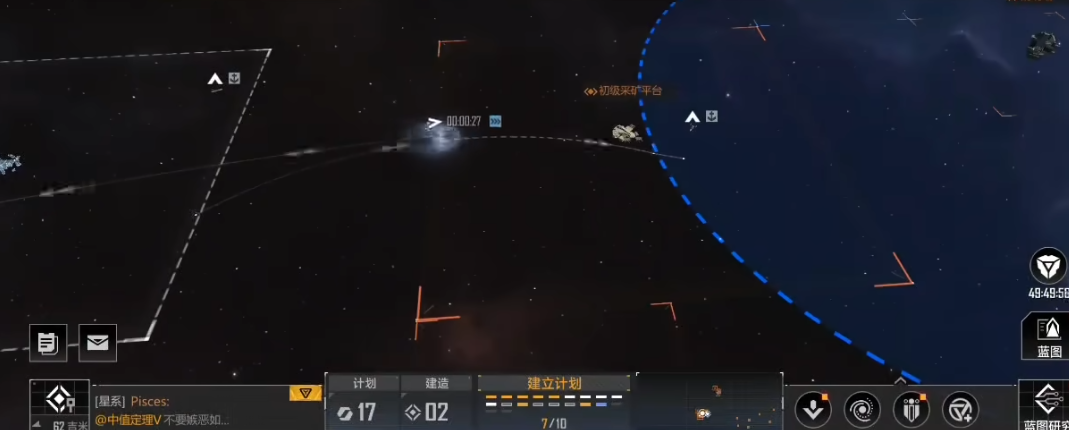Open the mail envelope inbox
The height and width of the screenshot is (430, 1069).
[98, 343]
